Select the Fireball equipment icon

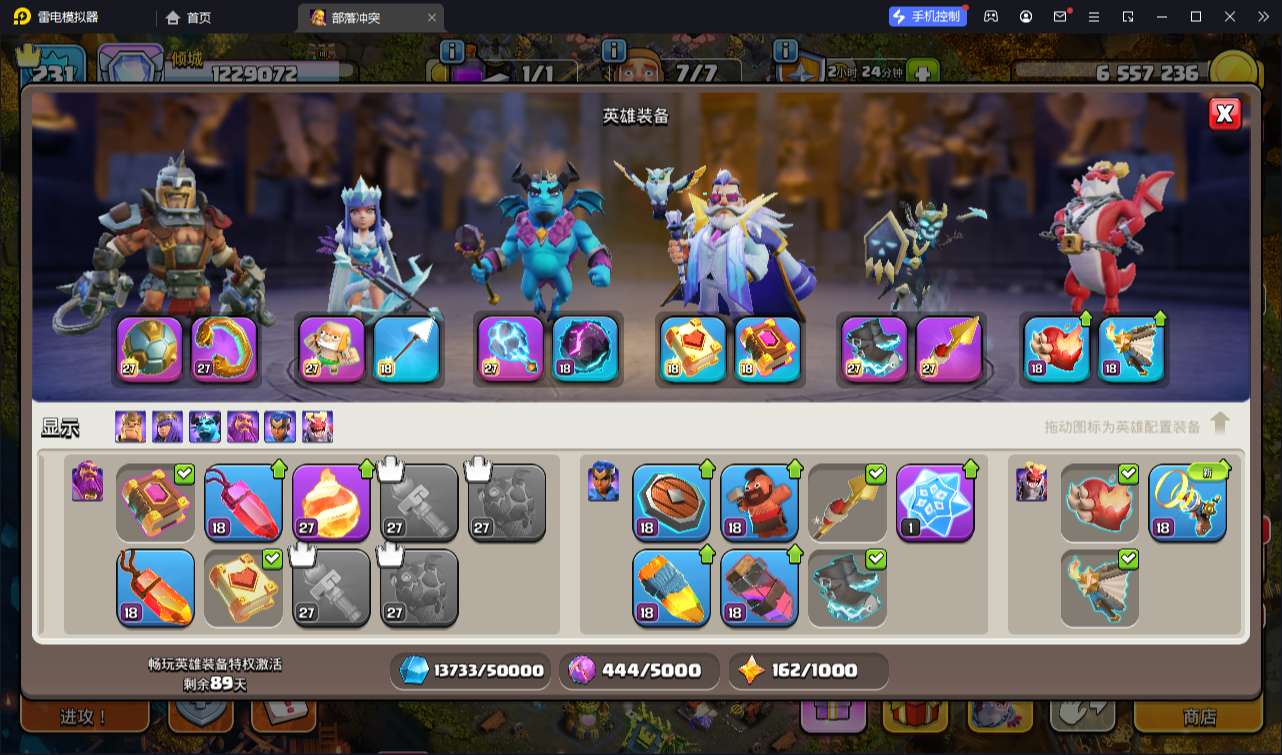[x=331, y=502]
